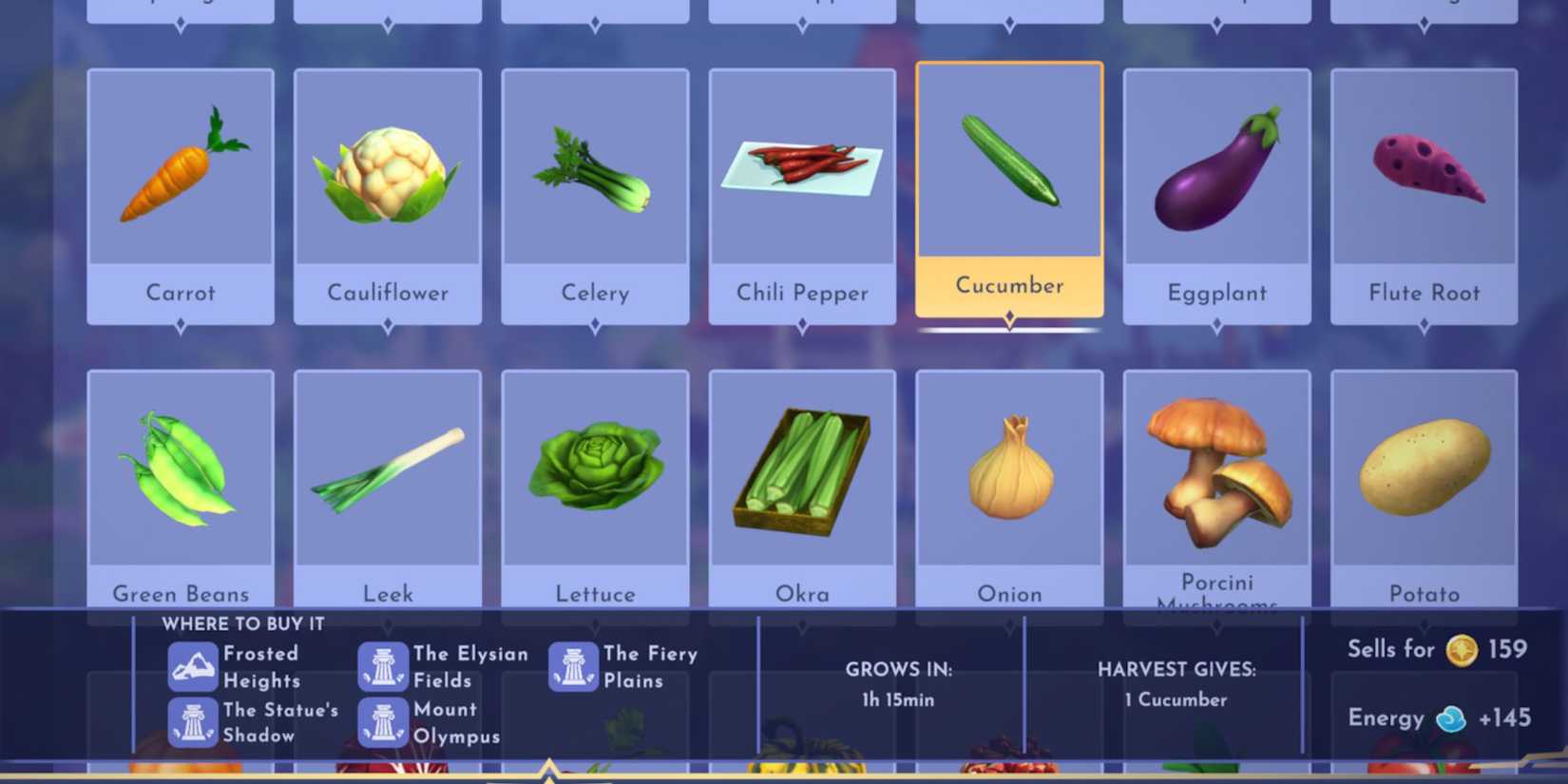Select The Fiery Plains icon

(573, 665)
